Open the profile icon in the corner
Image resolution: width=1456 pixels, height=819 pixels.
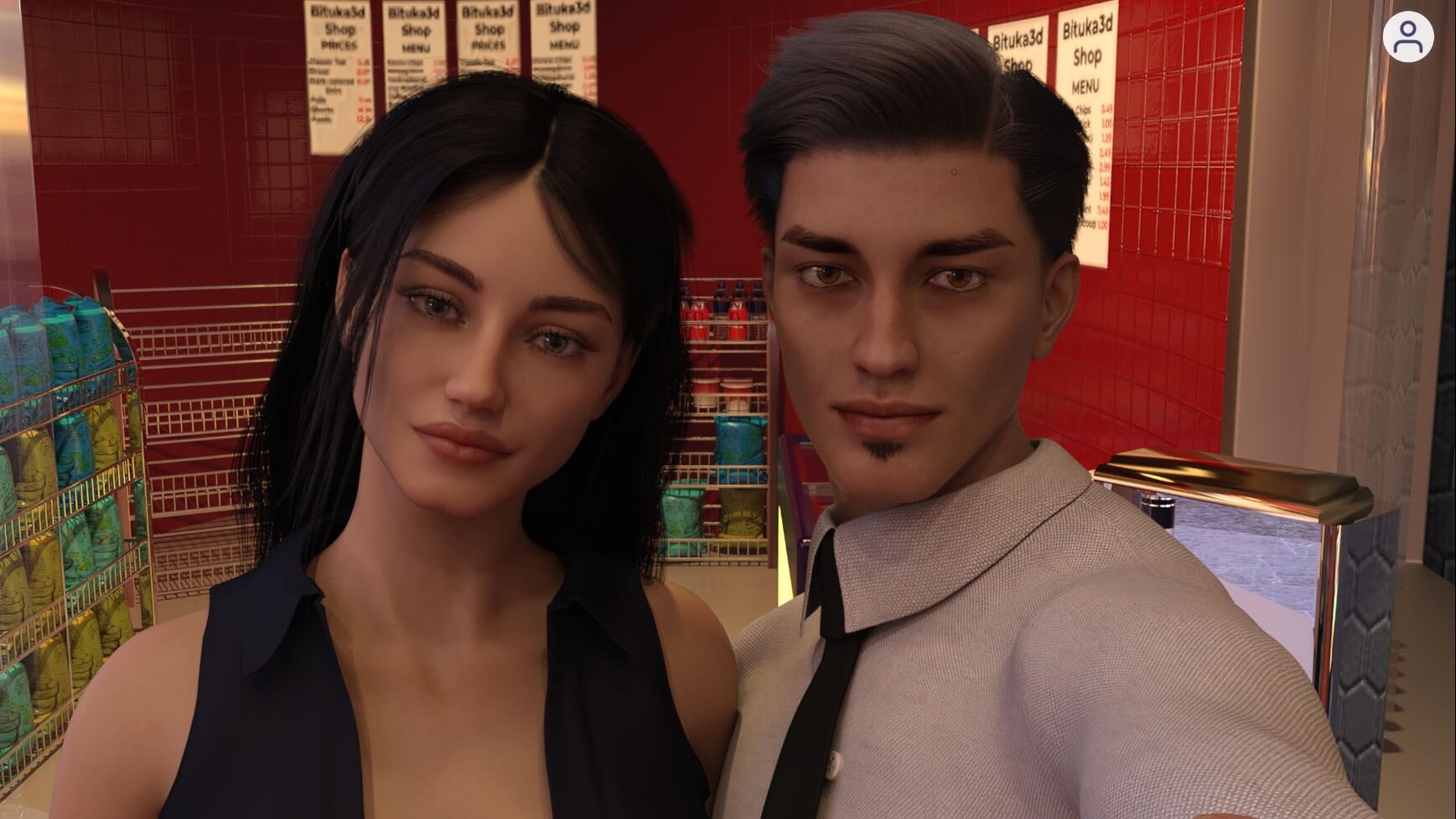point(1407,37)
